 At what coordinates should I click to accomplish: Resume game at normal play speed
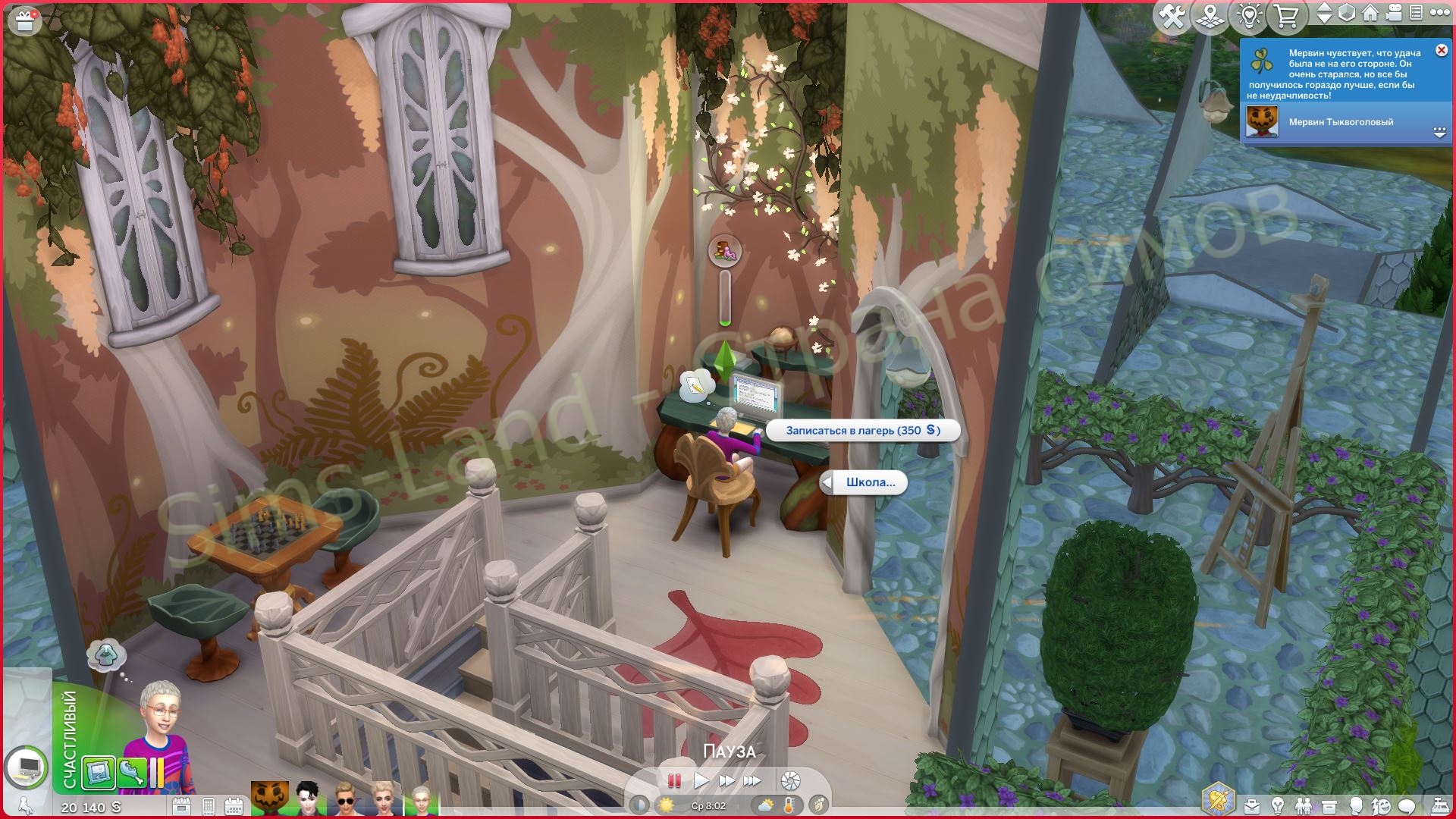click(x=701, y=780)
